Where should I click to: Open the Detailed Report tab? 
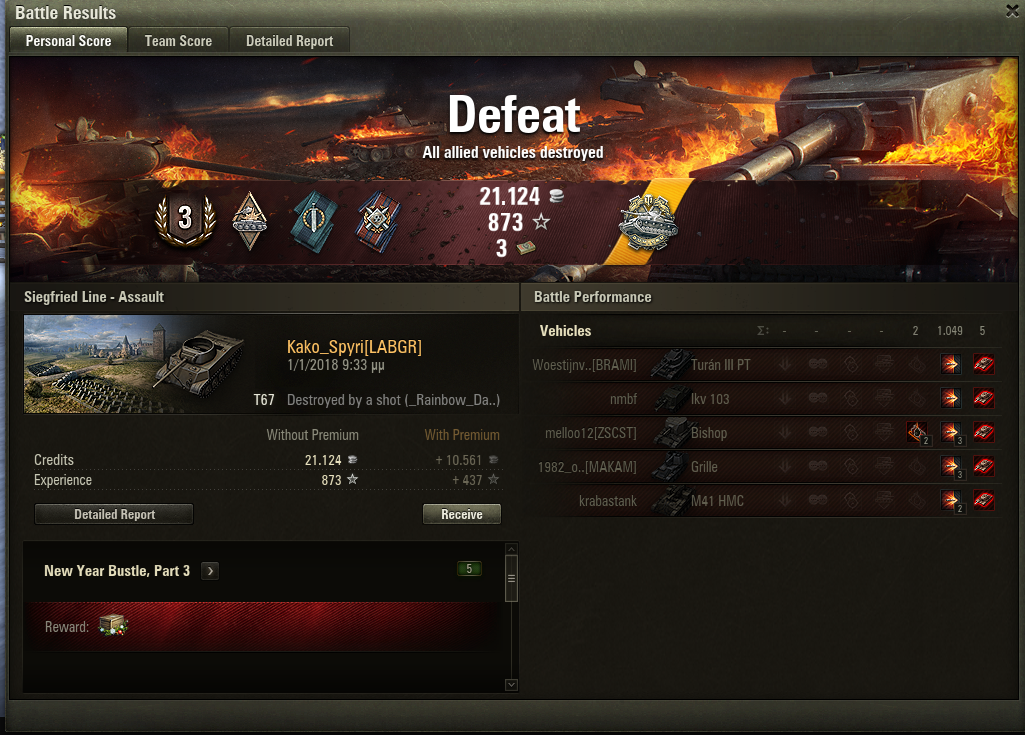289,41
